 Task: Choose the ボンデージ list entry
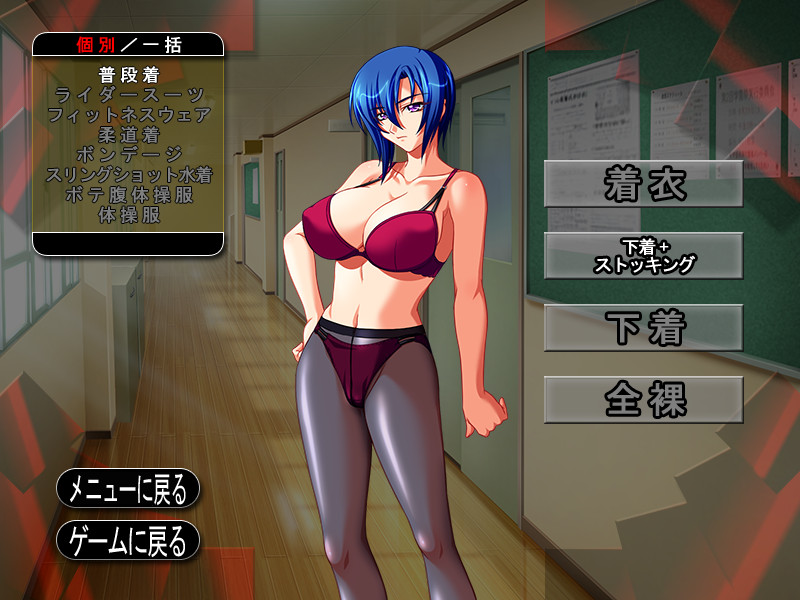(129, 155)
